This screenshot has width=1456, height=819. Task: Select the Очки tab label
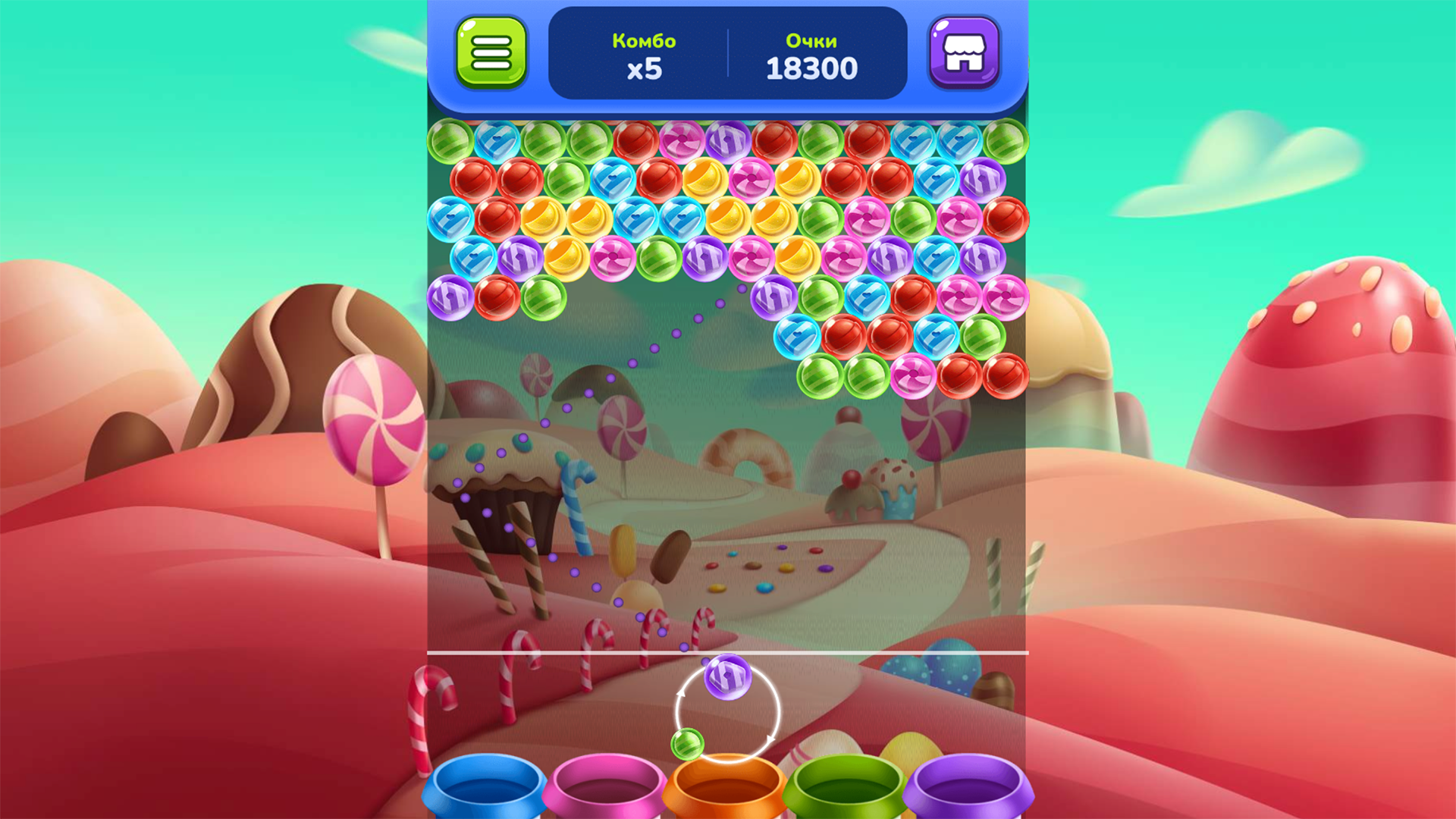click(811, 42)
